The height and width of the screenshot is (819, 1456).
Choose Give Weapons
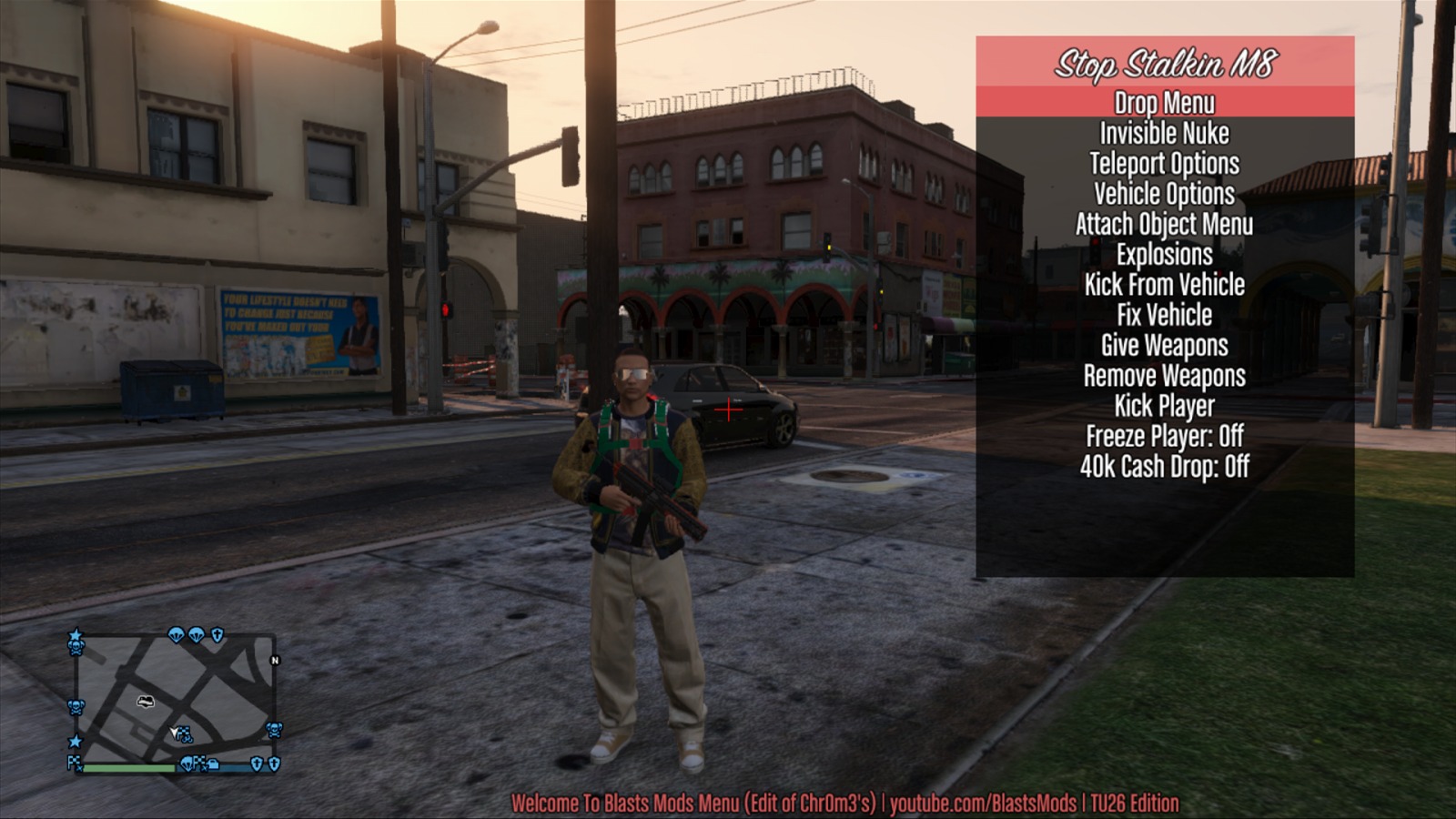[x=1164, y=346]
